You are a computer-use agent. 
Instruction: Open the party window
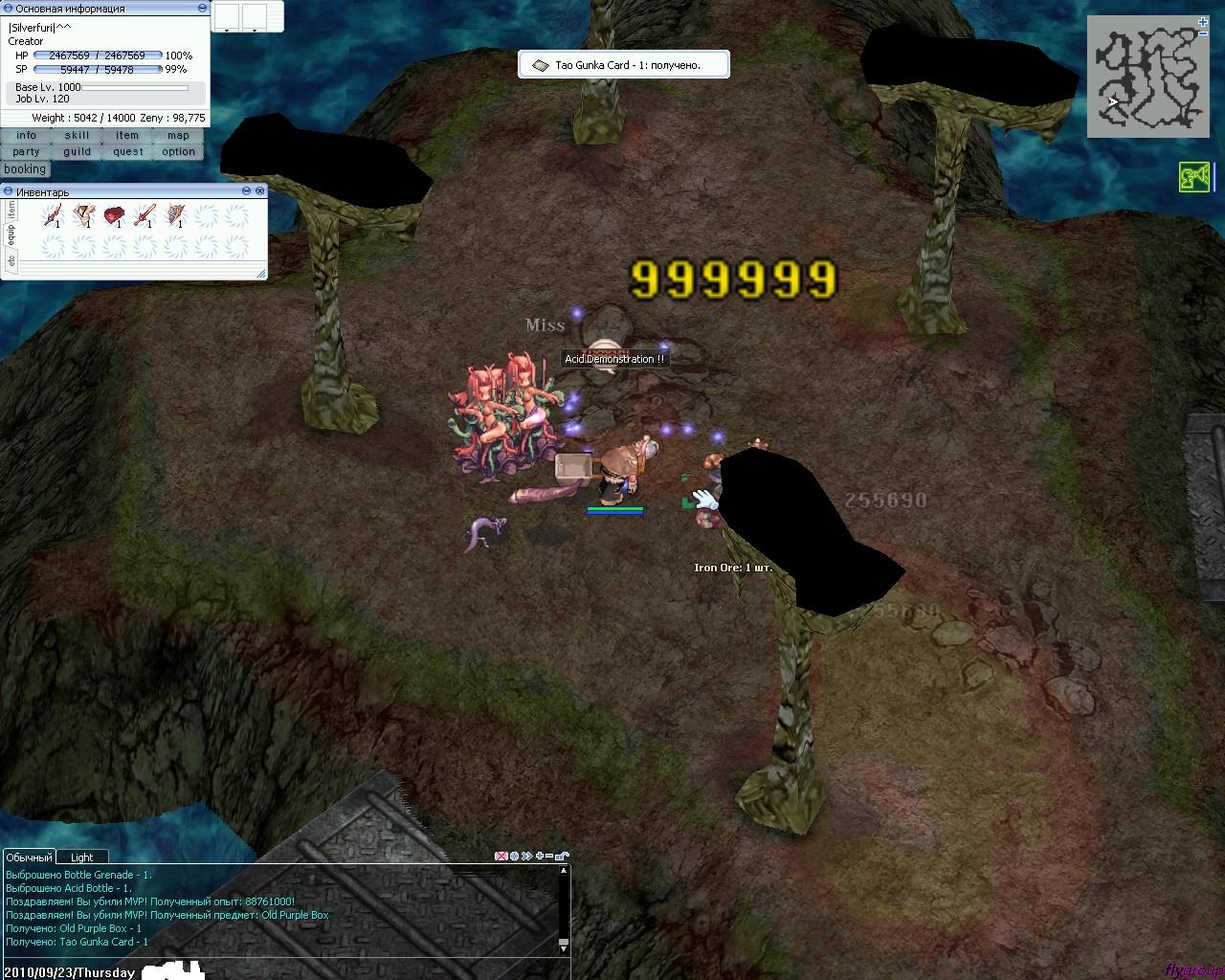point(26,152)
